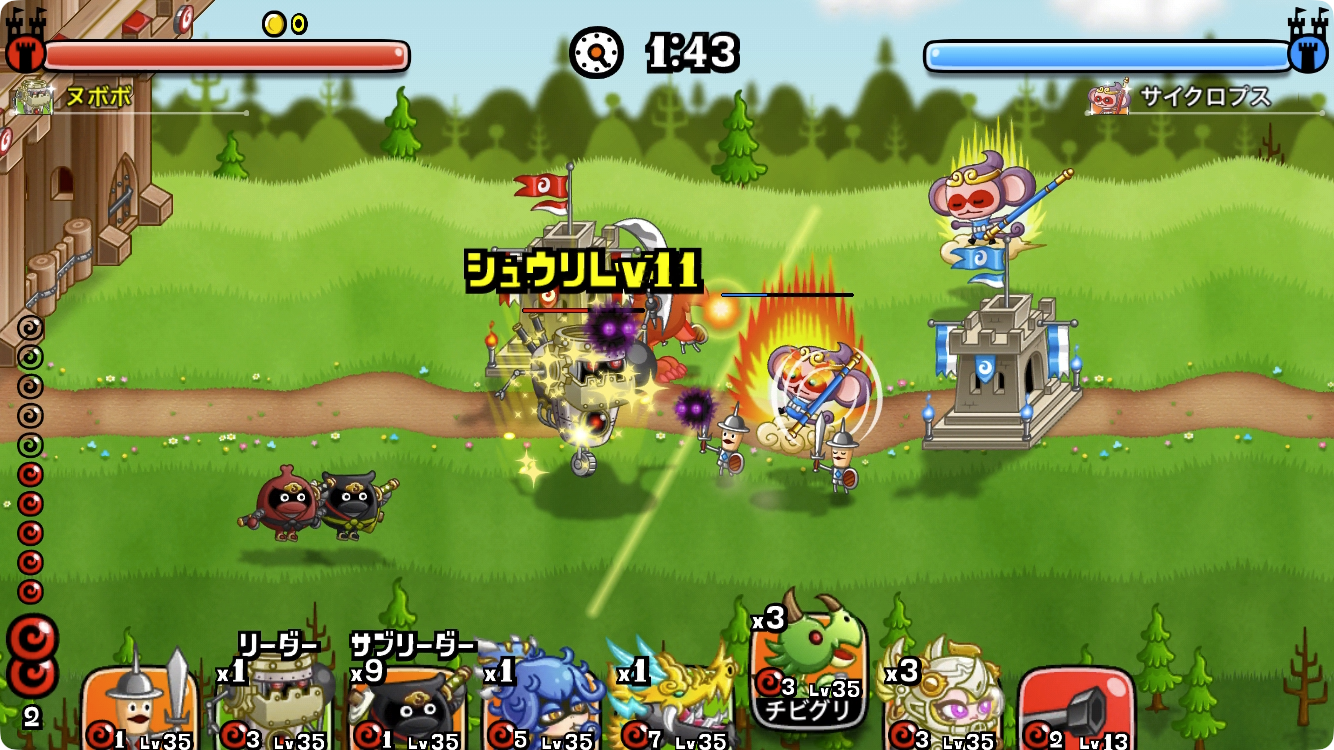This screenshot has height=750, width=1334.
Task: Deploy the white-armored purple-eyed unit card
Action: click(x=942, y=704)
